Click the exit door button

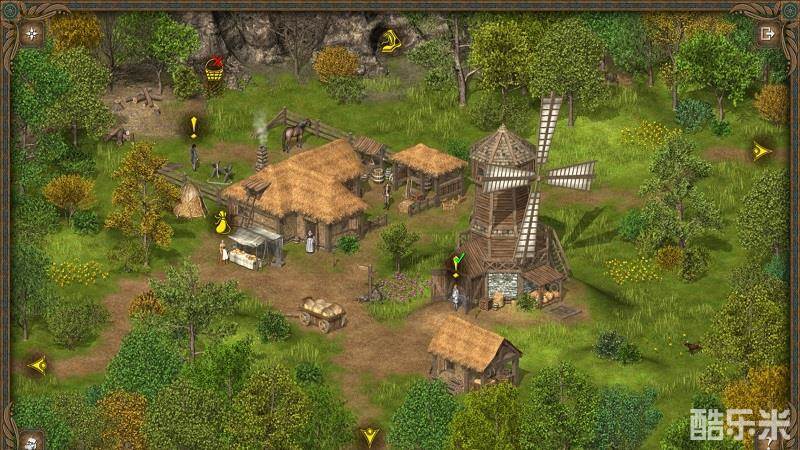pos(767,33)
